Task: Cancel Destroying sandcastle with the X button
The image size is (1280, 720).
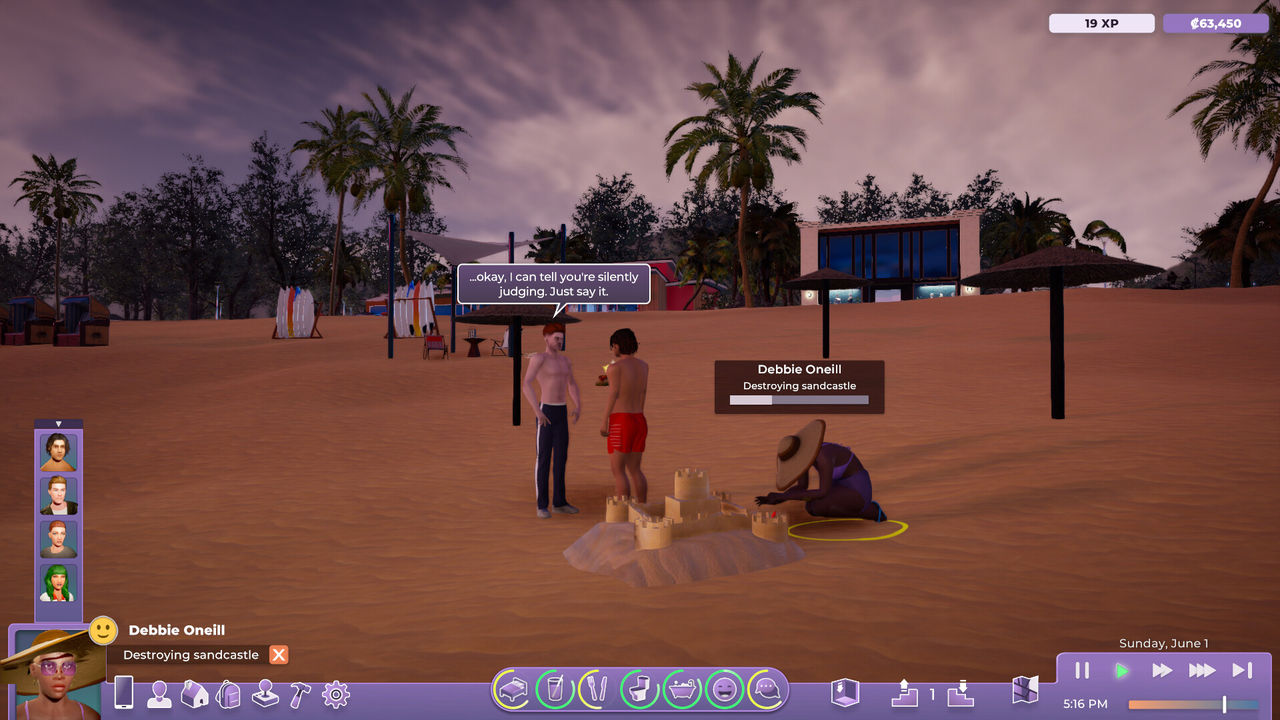Action: 278,655
